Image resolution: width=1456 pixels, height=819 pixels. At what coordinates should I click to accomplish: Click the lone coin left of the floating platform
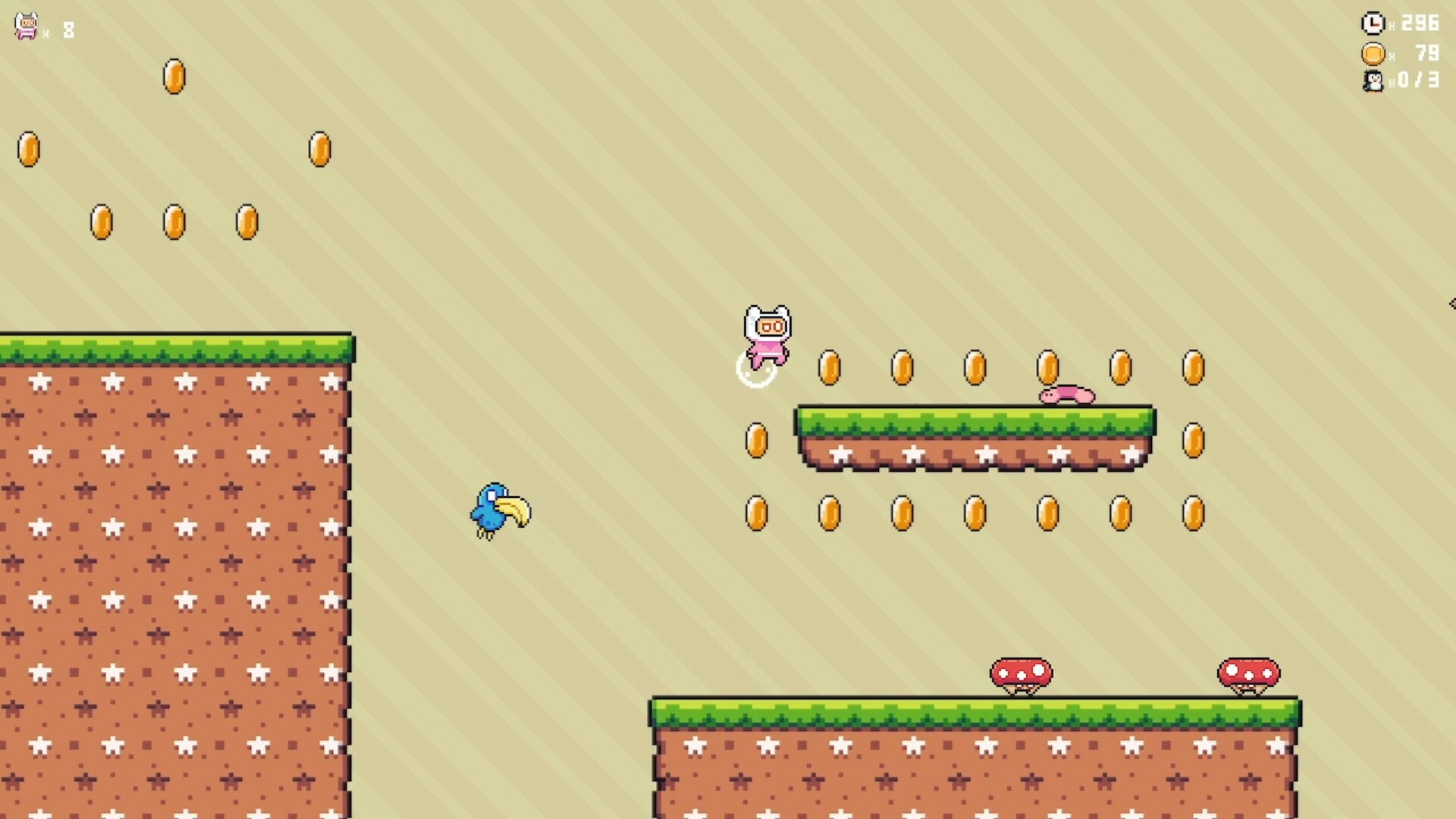pos(757,440)
